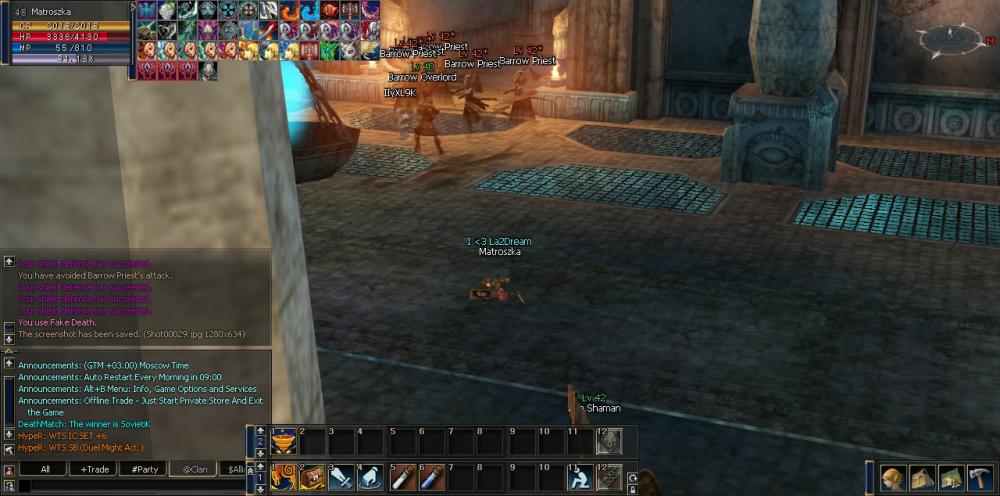The image size is (1000, 496).
Task: Activate the grabbing hand pick-up action
Action: pyautogui.click(x=370, y=478)
